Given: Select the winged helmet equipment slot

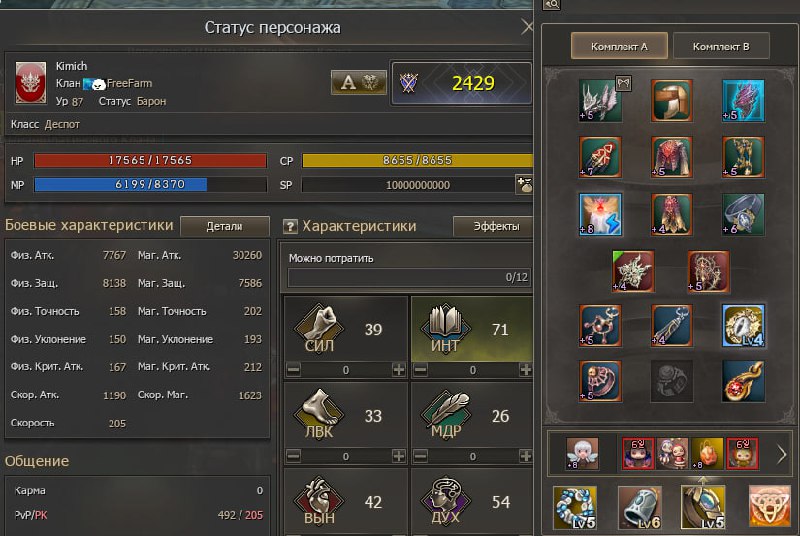Looking at the screenshot, I should (x=601, y=101).
